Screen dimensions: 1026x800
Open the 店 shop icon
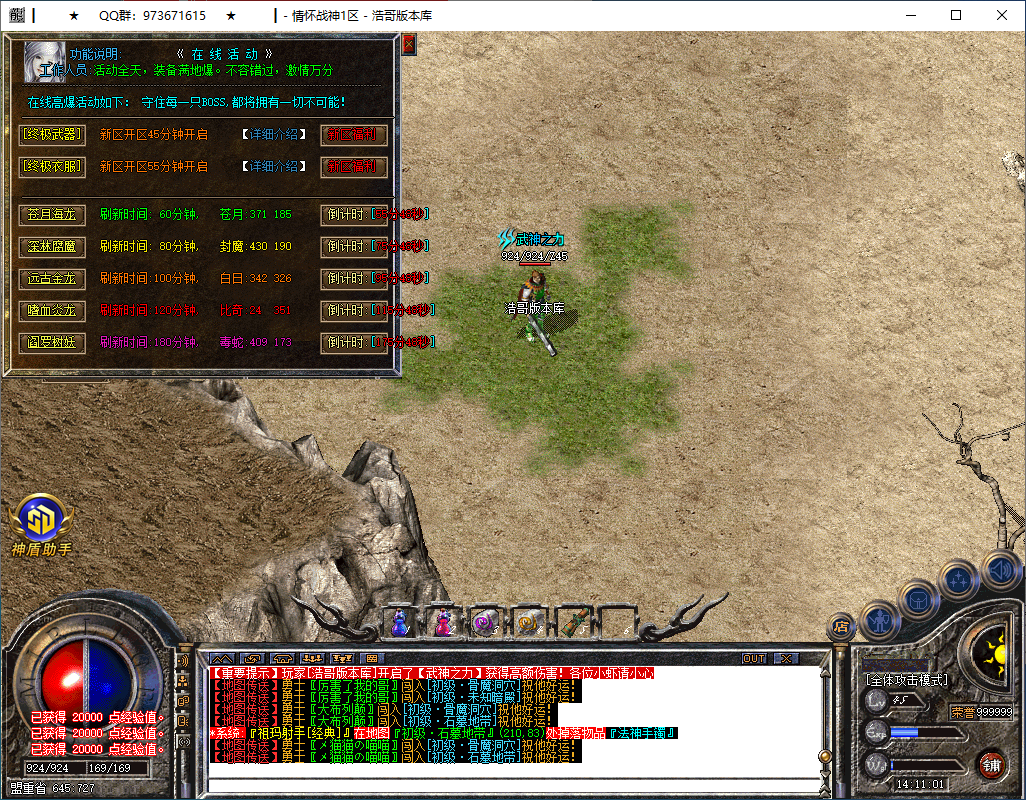pyautogui.click(x=841, y=627)
